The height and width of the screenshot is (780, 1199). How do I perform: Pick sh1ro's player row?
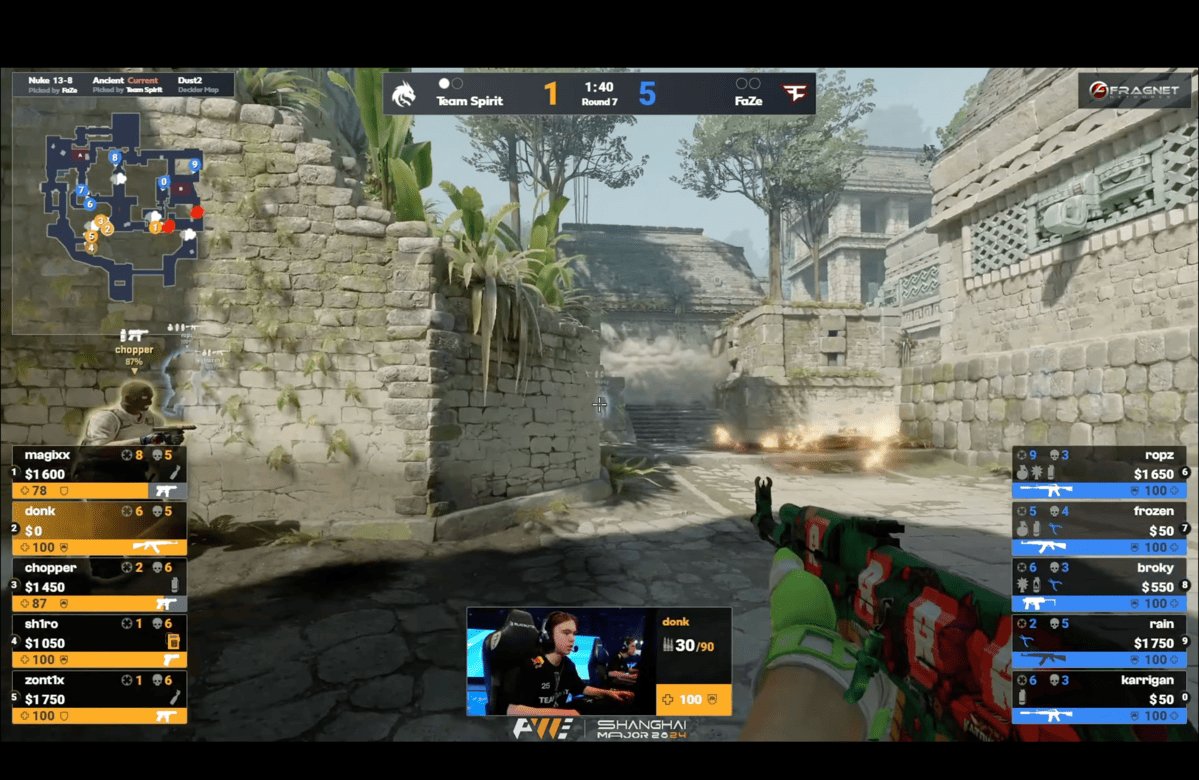click(x=99, y=641)
